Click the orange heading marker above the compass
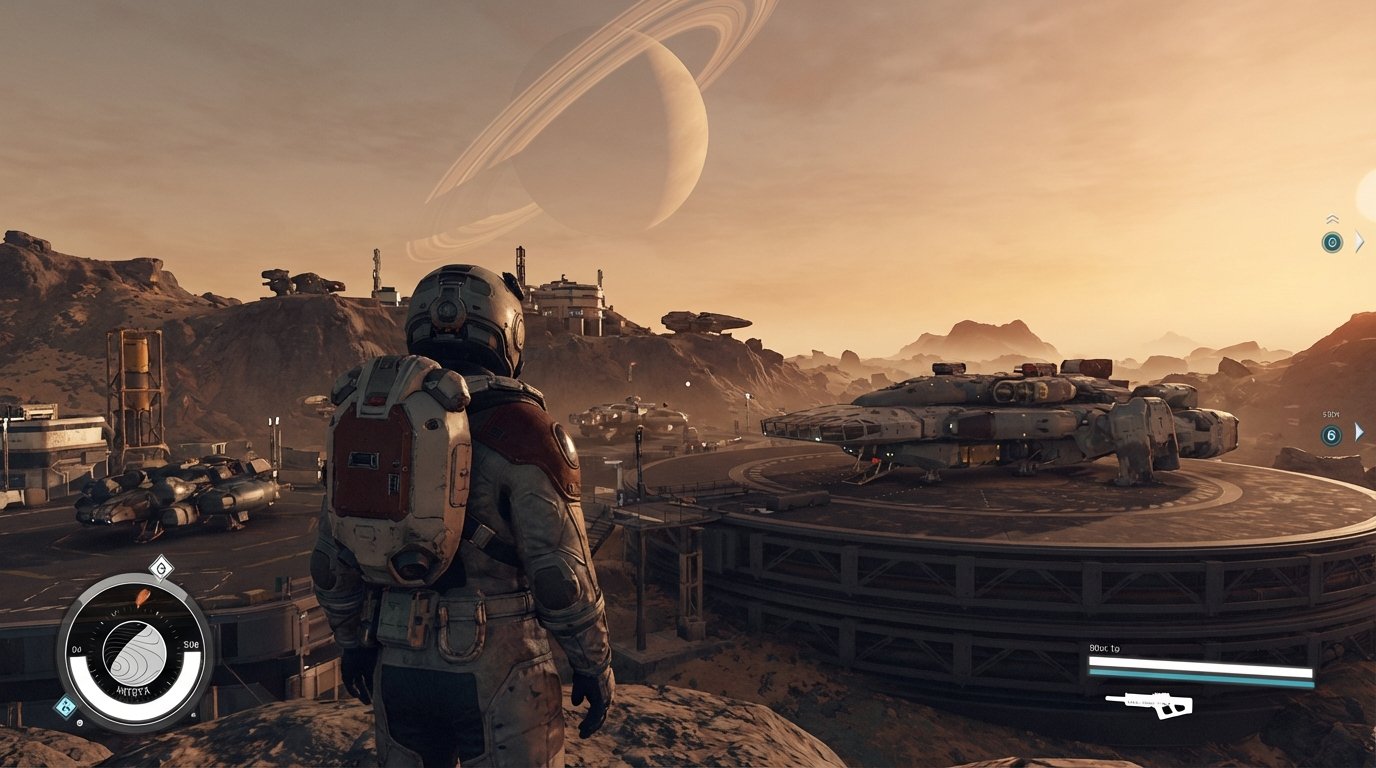Screen dimensions: 1376x768 143,597
